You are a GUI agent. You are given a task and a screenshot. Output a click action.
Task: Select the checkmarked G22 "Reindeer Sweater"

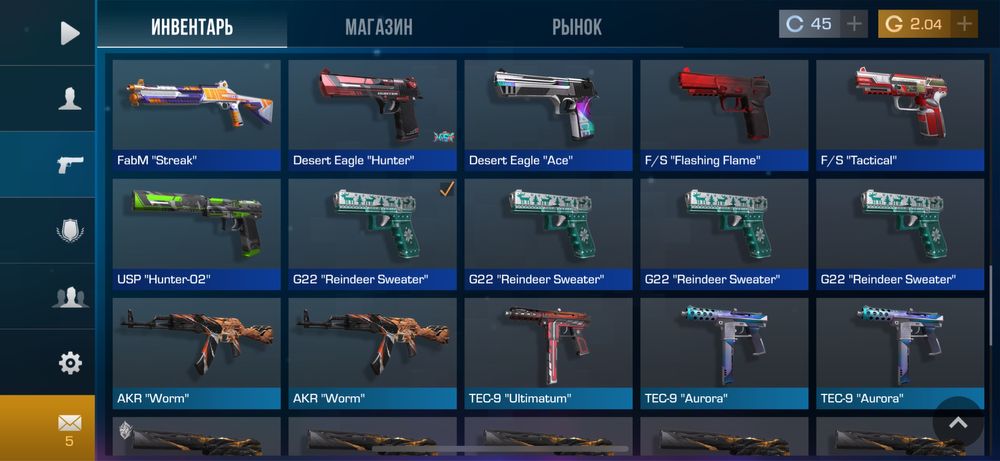coord(372,233)
